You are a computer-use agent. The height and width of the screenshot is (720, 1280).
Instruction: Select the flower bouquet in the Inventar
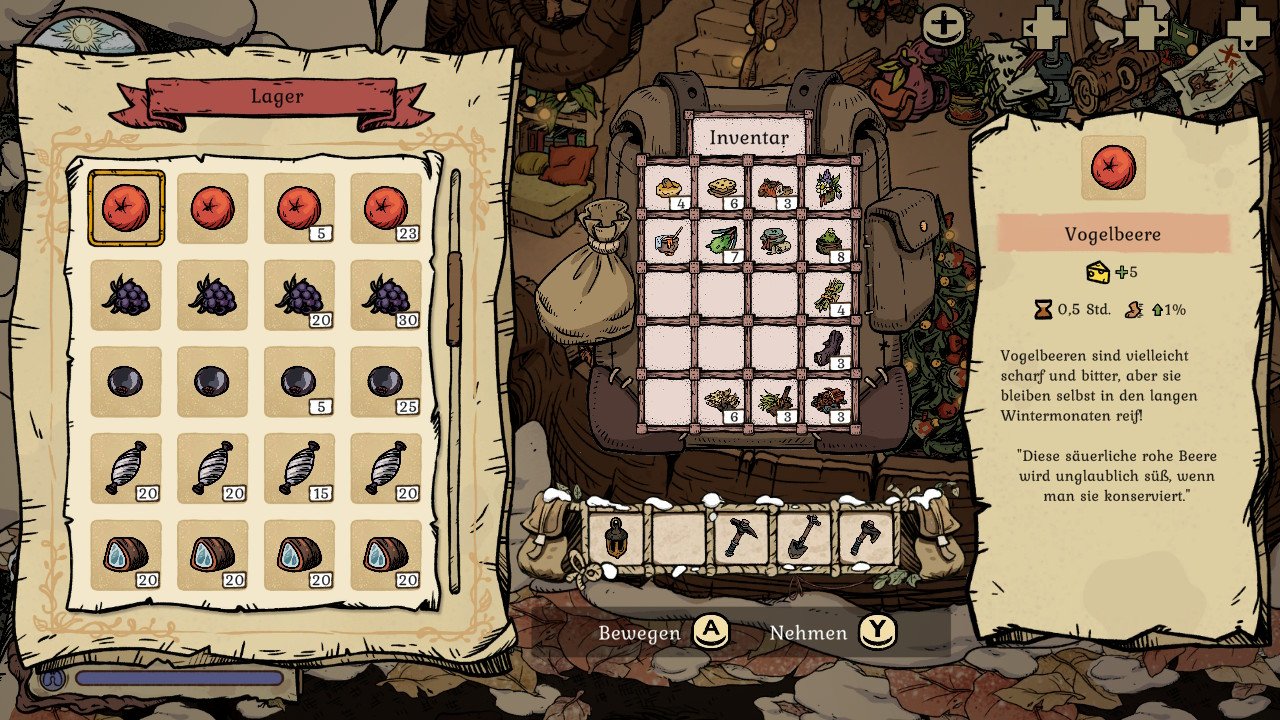point(829,187)
